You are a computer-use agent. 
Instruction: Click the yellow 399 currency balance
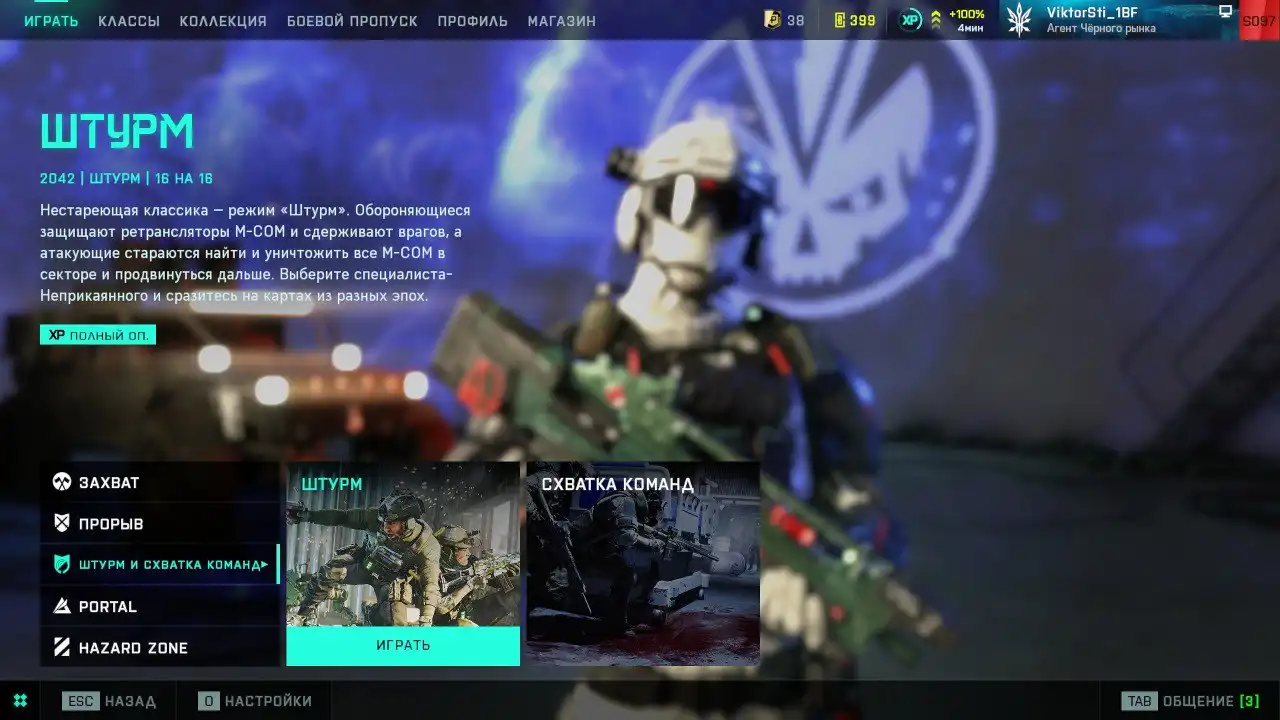(855, 20)
